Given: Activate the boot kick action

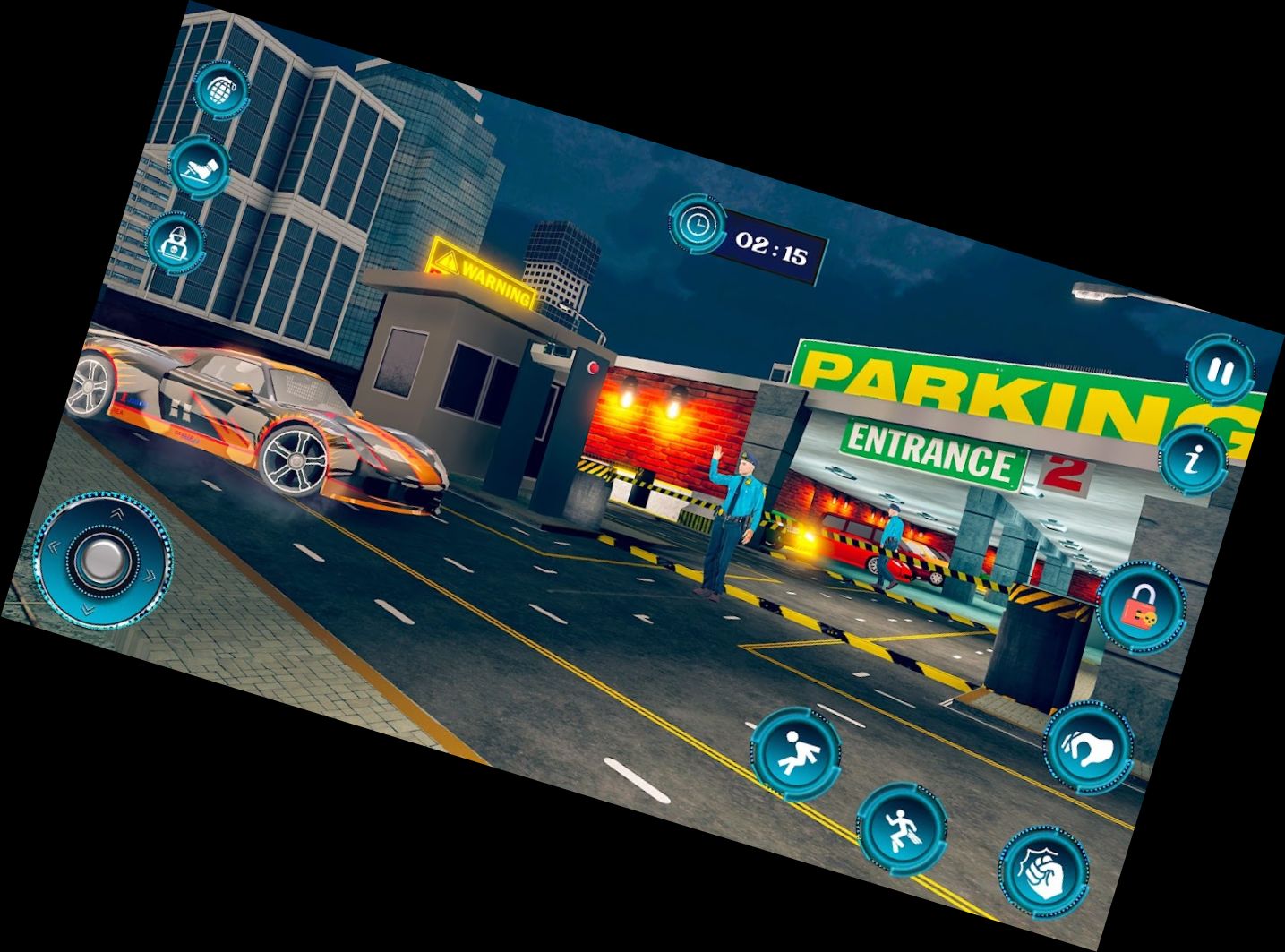Looking at the screenshot, I should point(197,166).
